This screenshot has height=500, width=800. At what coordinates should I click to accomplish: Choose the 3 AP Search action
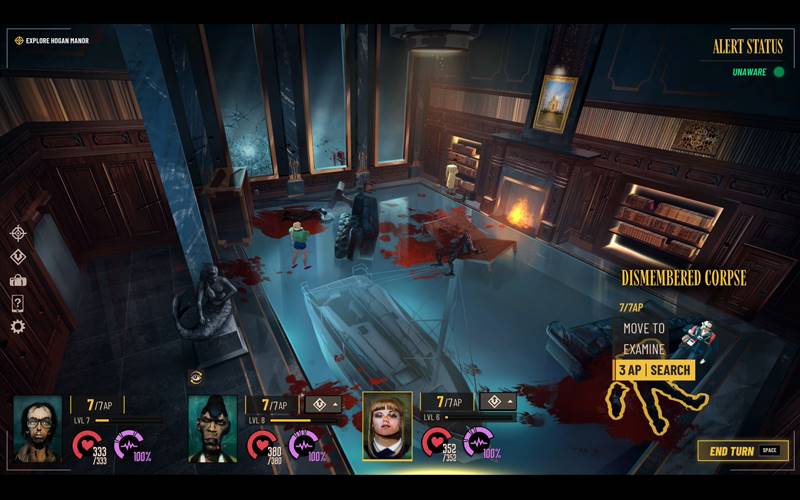tap(653, 370)
